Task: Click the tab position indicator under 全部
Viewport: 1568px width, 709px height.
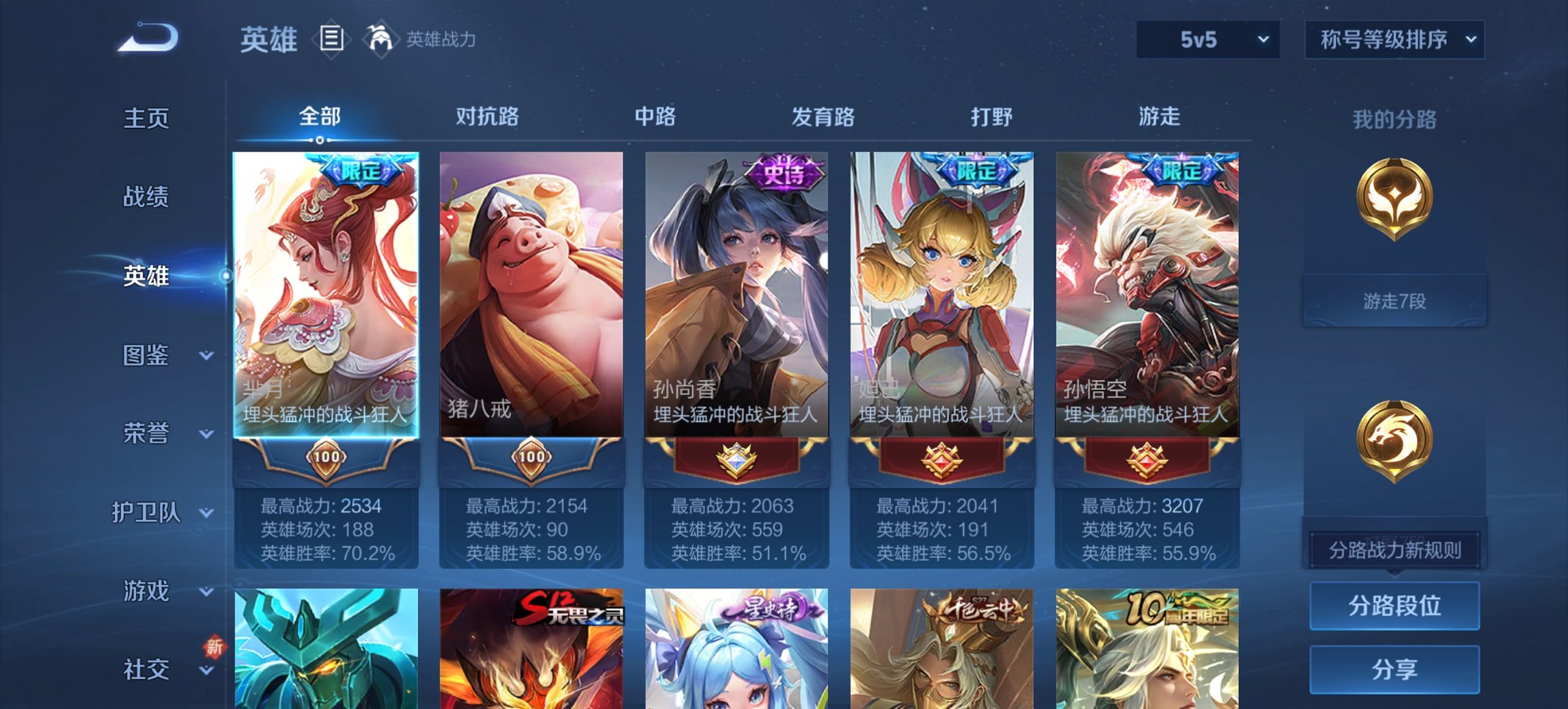Action: 318,140
